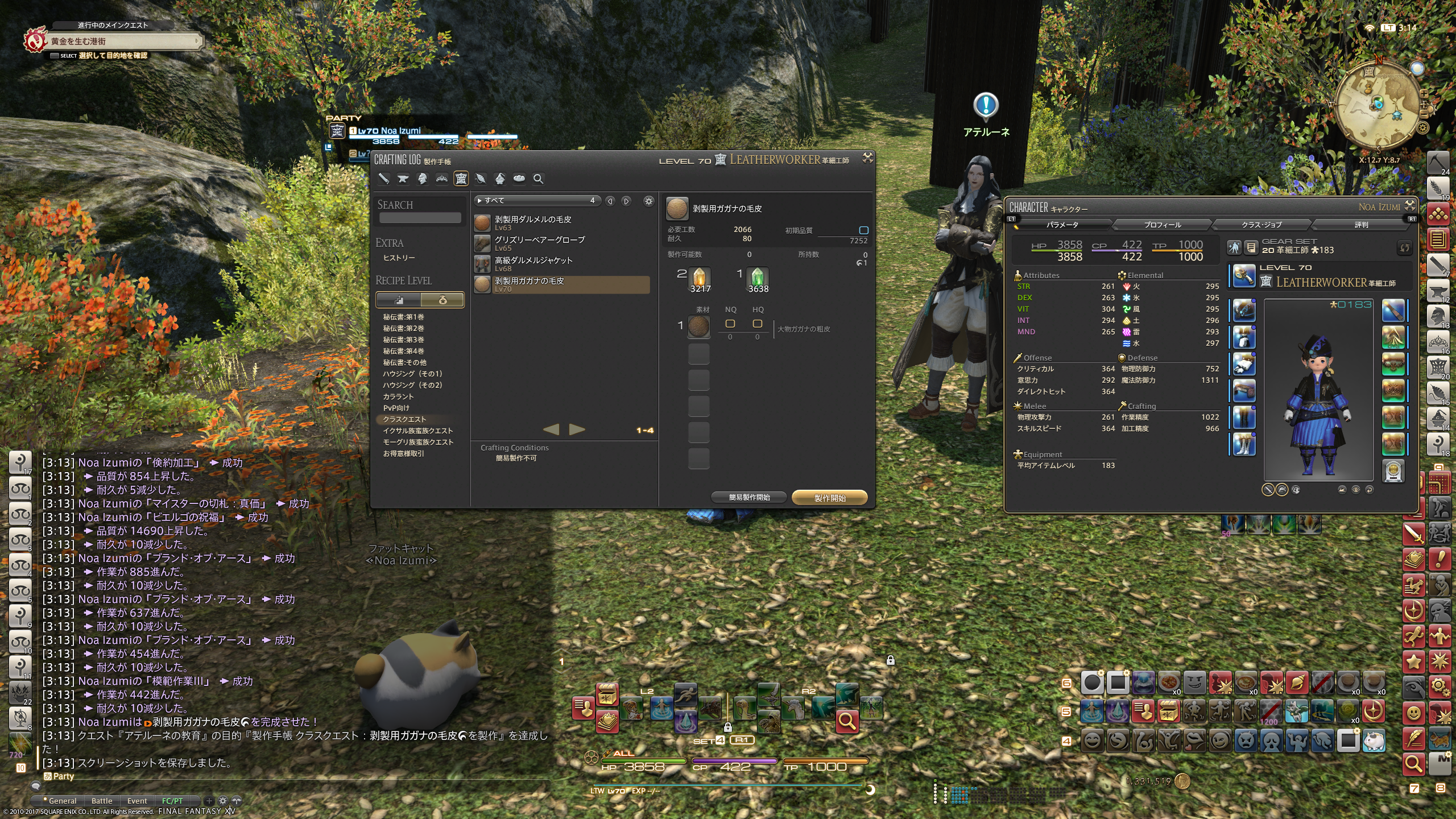1456x819 pixels.
Task: Open the Event chat tab
Action: (x=137, y=801)
